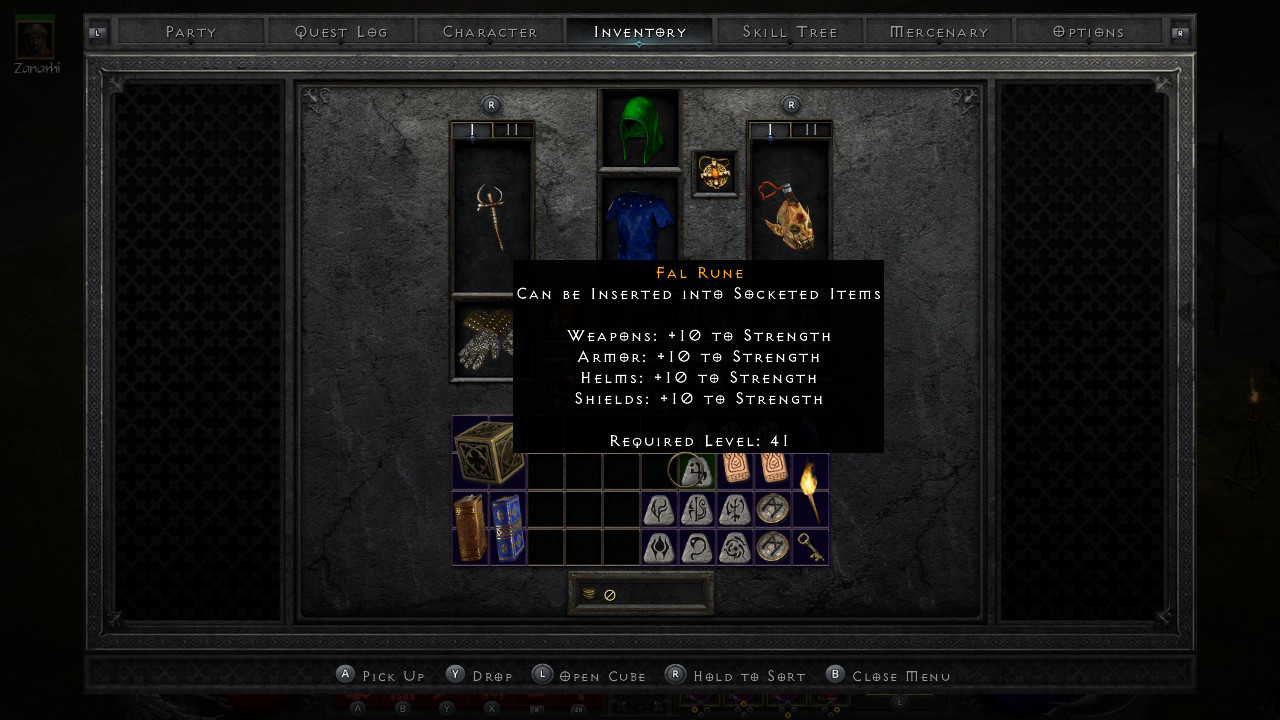The image size is (1280, 720).
Task: Select the shrunken head shield slot
Action: (790, 215)
